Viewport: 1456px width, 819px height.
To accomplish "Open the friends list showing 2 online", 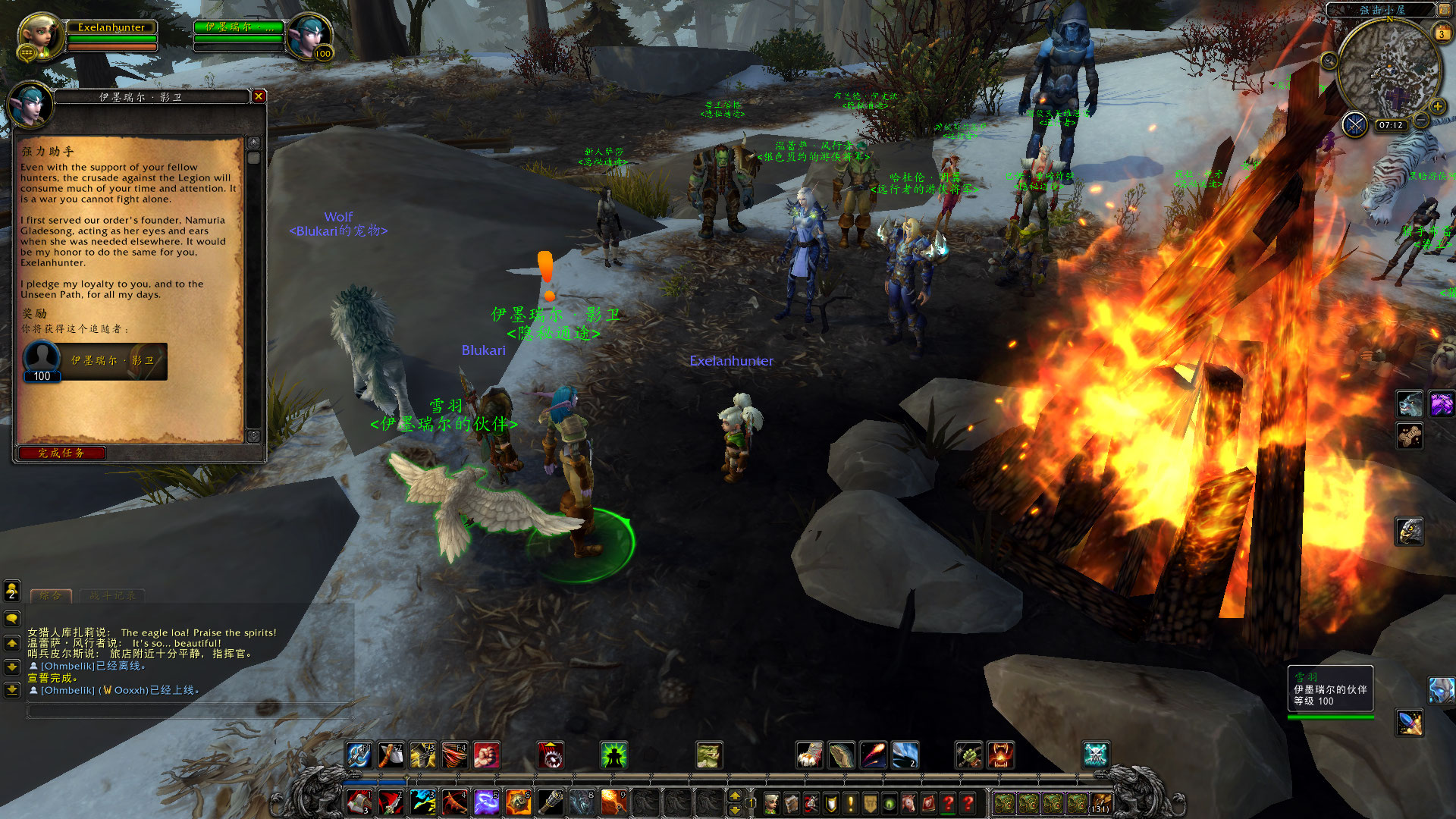I will tap(12, 591).
